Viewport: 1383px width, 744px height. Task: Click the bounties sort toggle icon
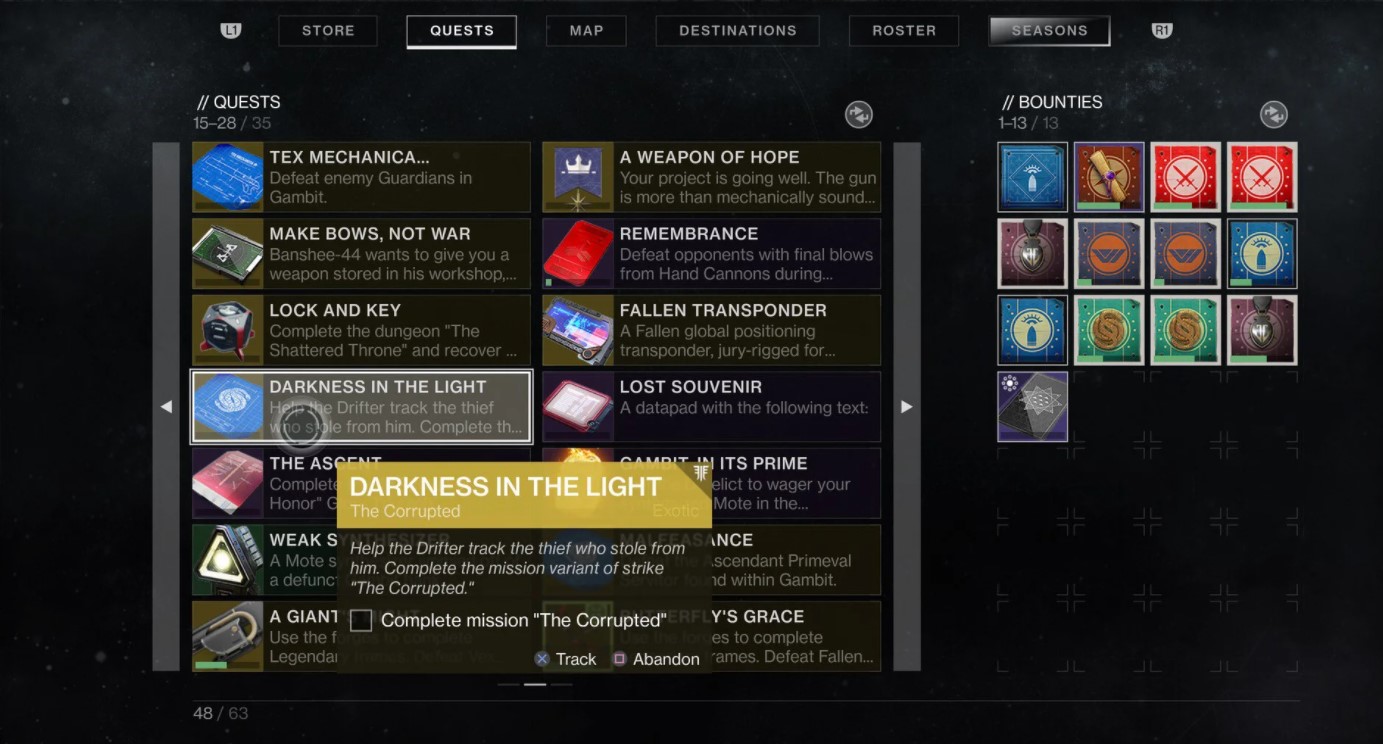[x=1273, y=115]
